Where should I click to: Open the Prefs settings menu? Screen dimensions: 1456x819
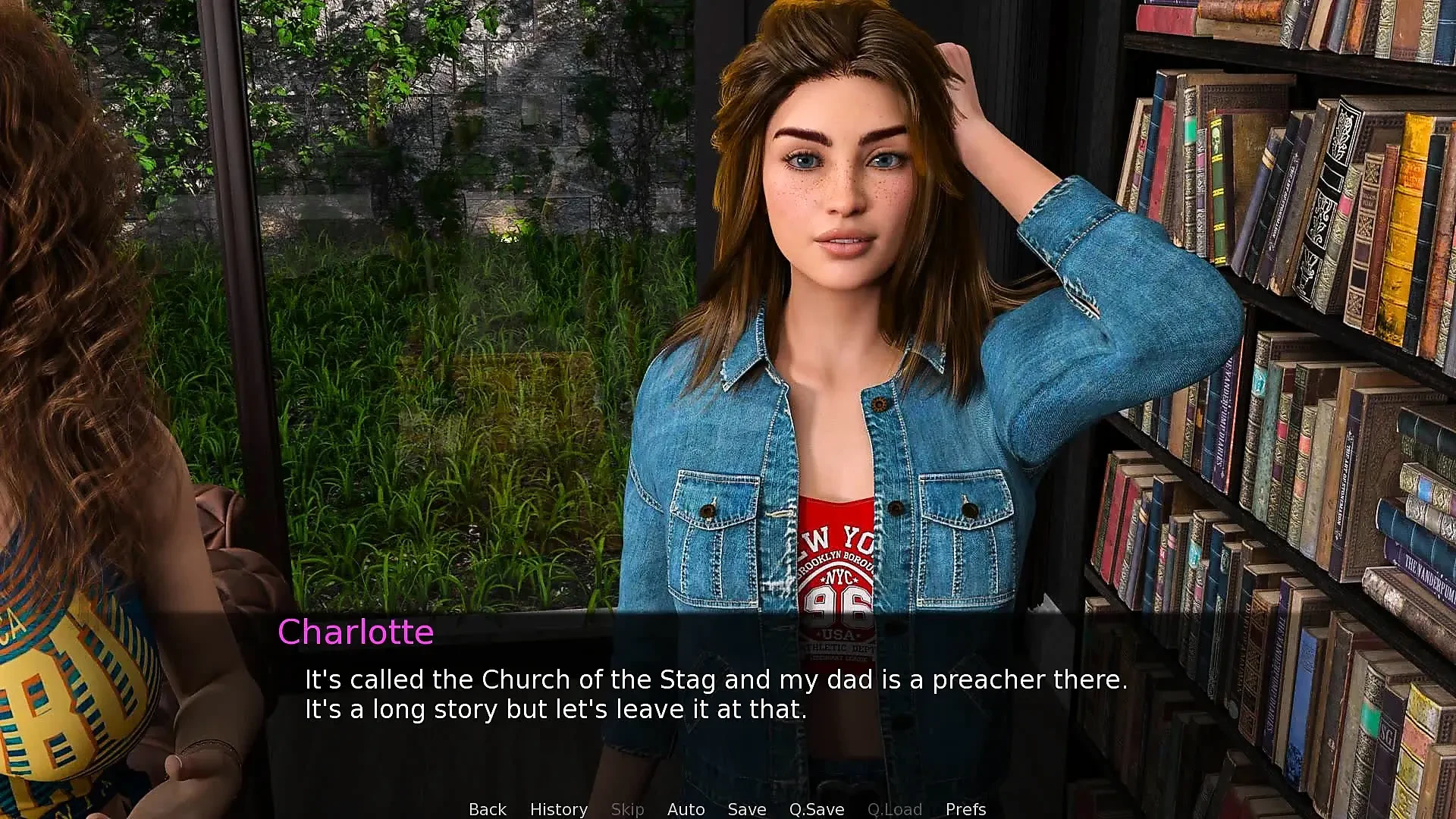click(x=965, y=809)
